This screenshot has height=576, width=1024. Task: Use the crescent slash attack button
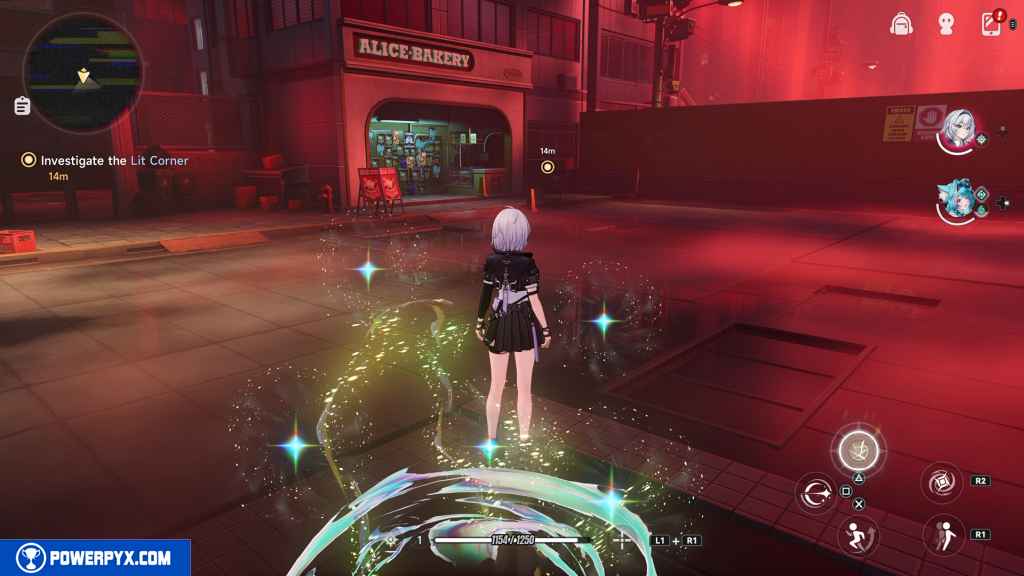(x=816, y=492)
